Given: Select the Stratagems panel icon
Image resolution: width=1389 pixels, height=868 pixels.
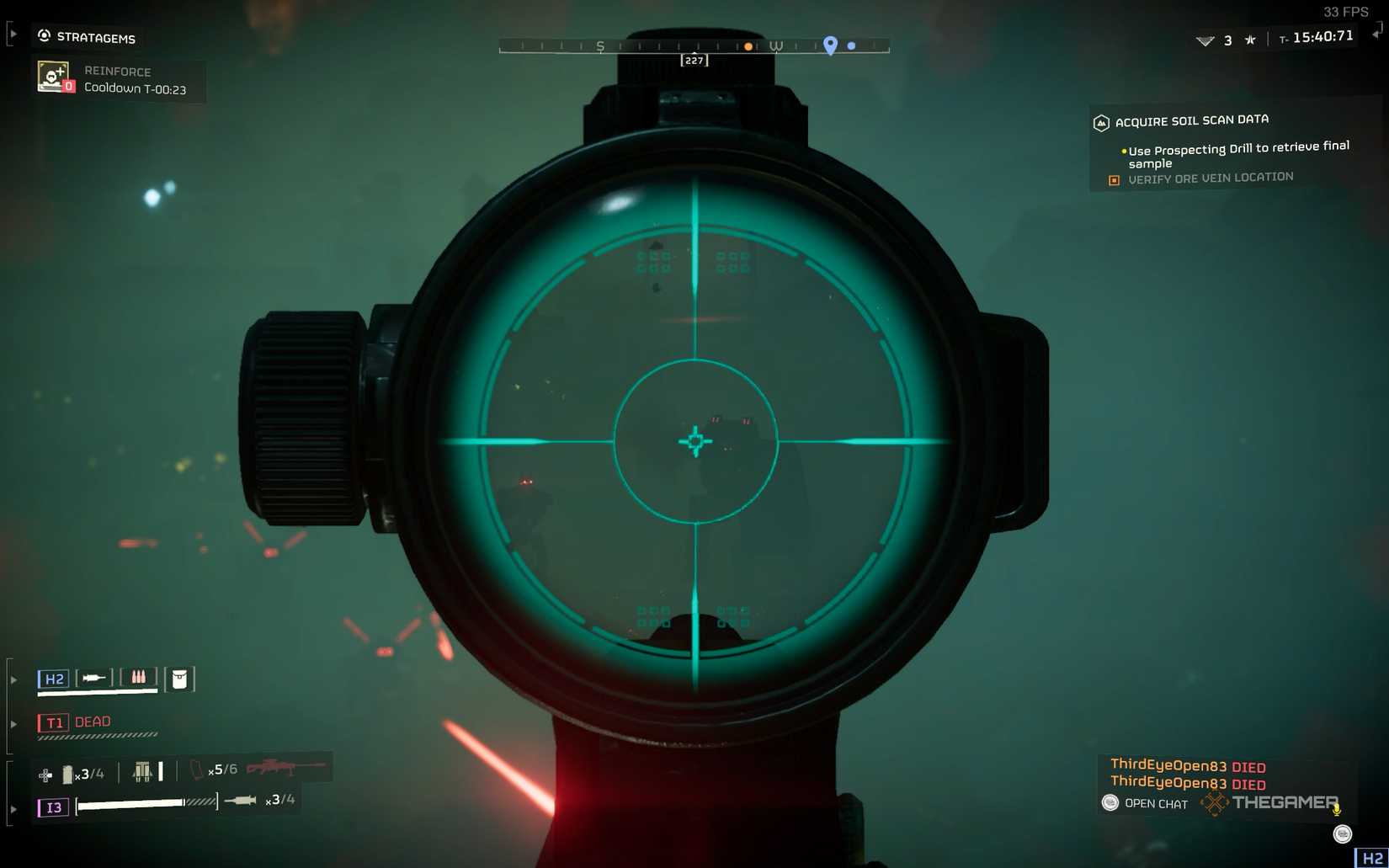Looking at the screenshot, I should (44, 35).
